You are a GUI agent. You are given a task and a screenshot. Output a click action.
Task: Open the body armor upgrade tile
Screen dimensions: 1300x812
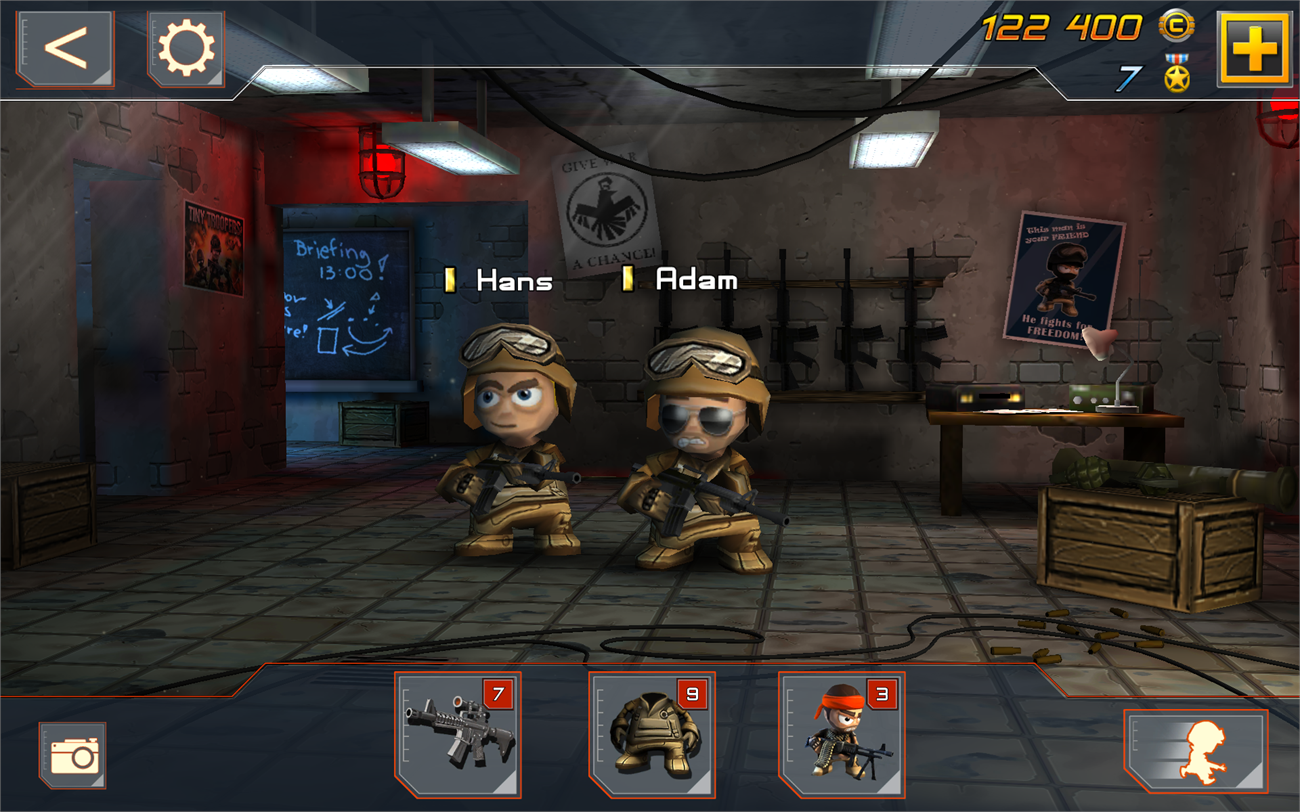(x=651, y=734)
